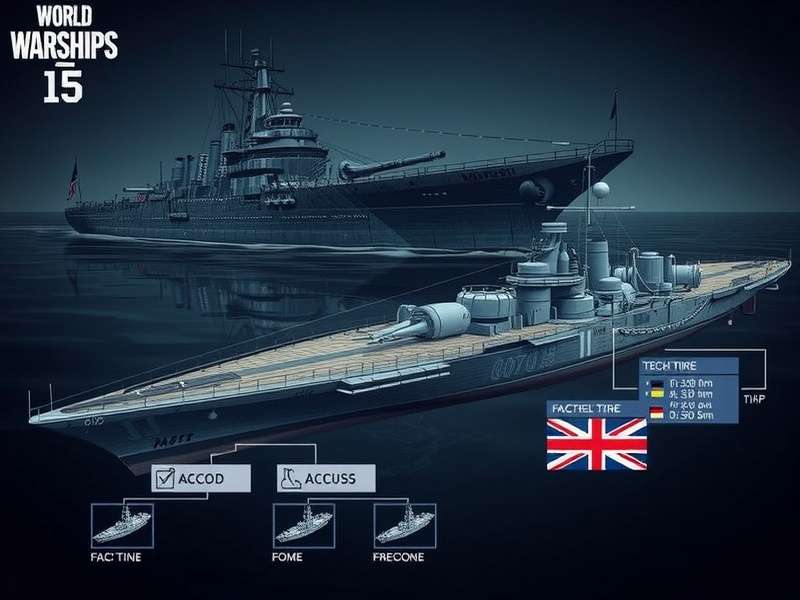This screenshot has height=600, width=800.
Task: Select the ACCUSS button
Action: (x=324, y=478)
